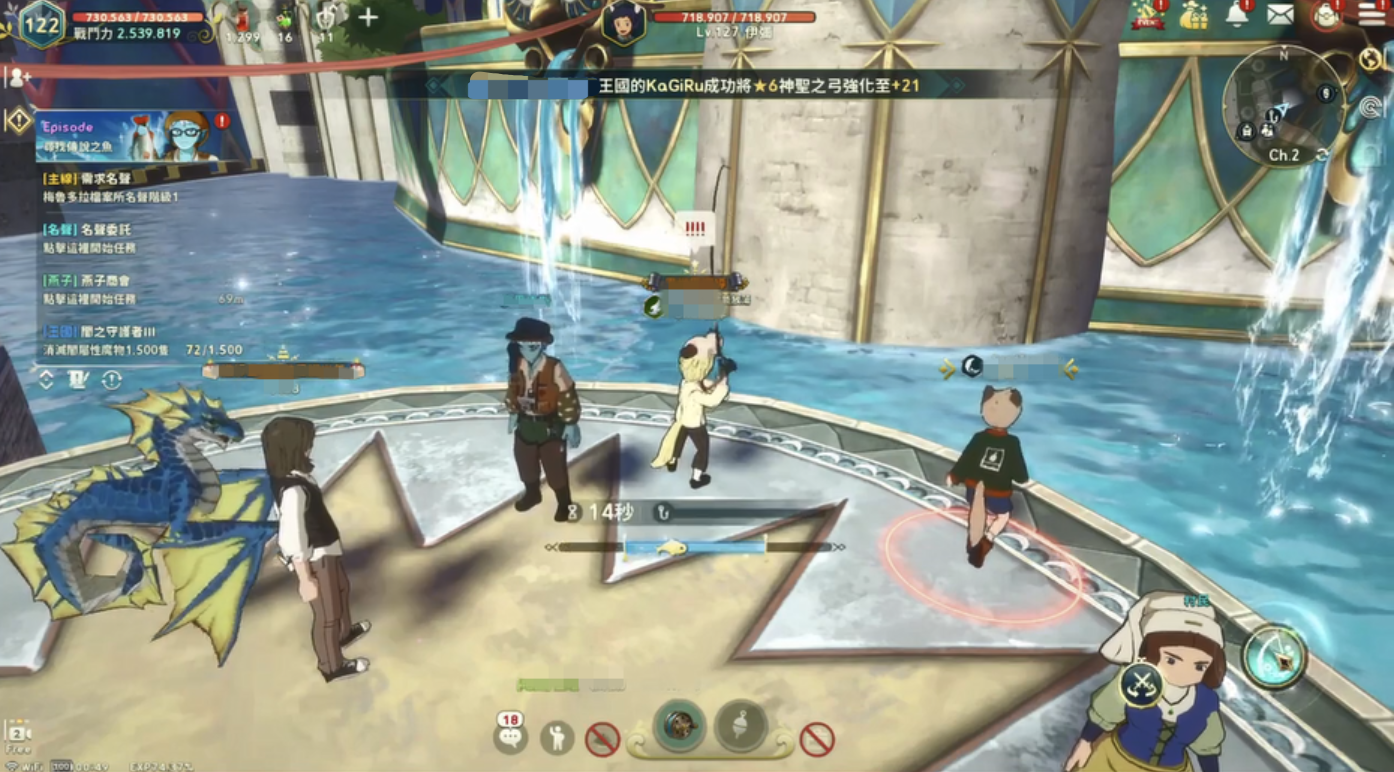
Task: Open the Event ribbon icon
Action: tap(1148, 14)
